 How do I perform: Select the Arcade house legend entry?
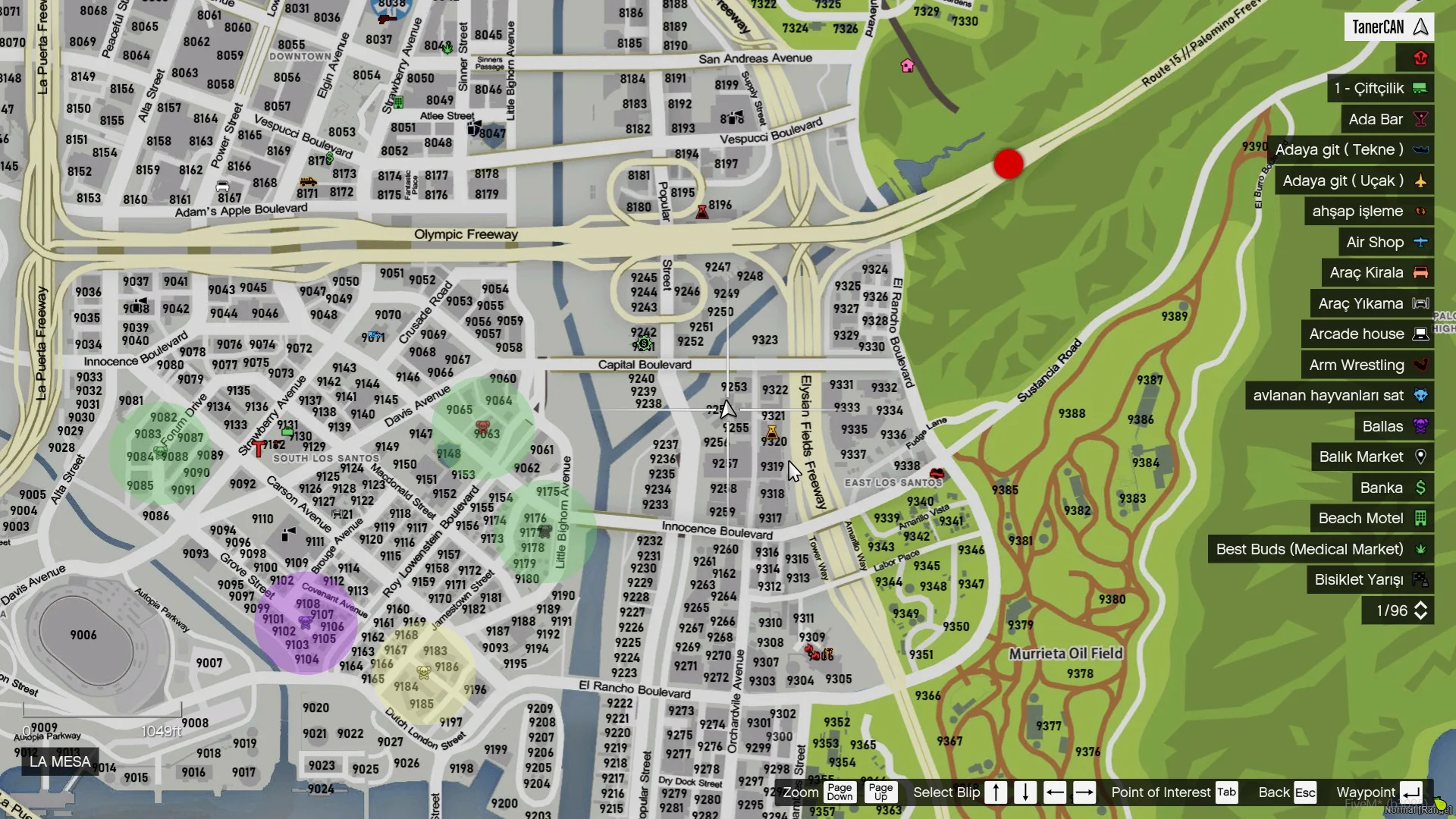(x=1367, y=334)
